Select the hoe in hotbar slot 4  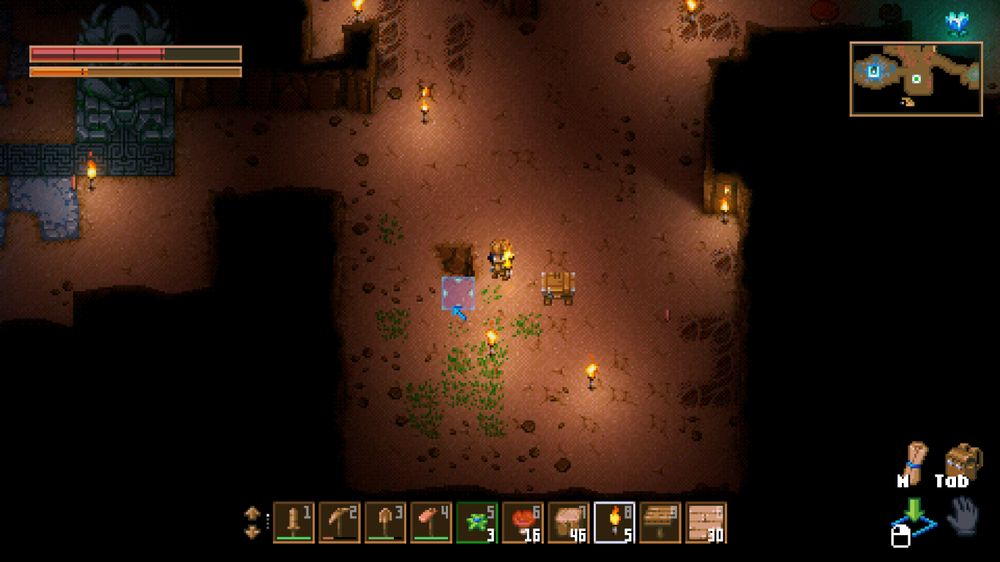pyautogui.click(x=431, y=522)
